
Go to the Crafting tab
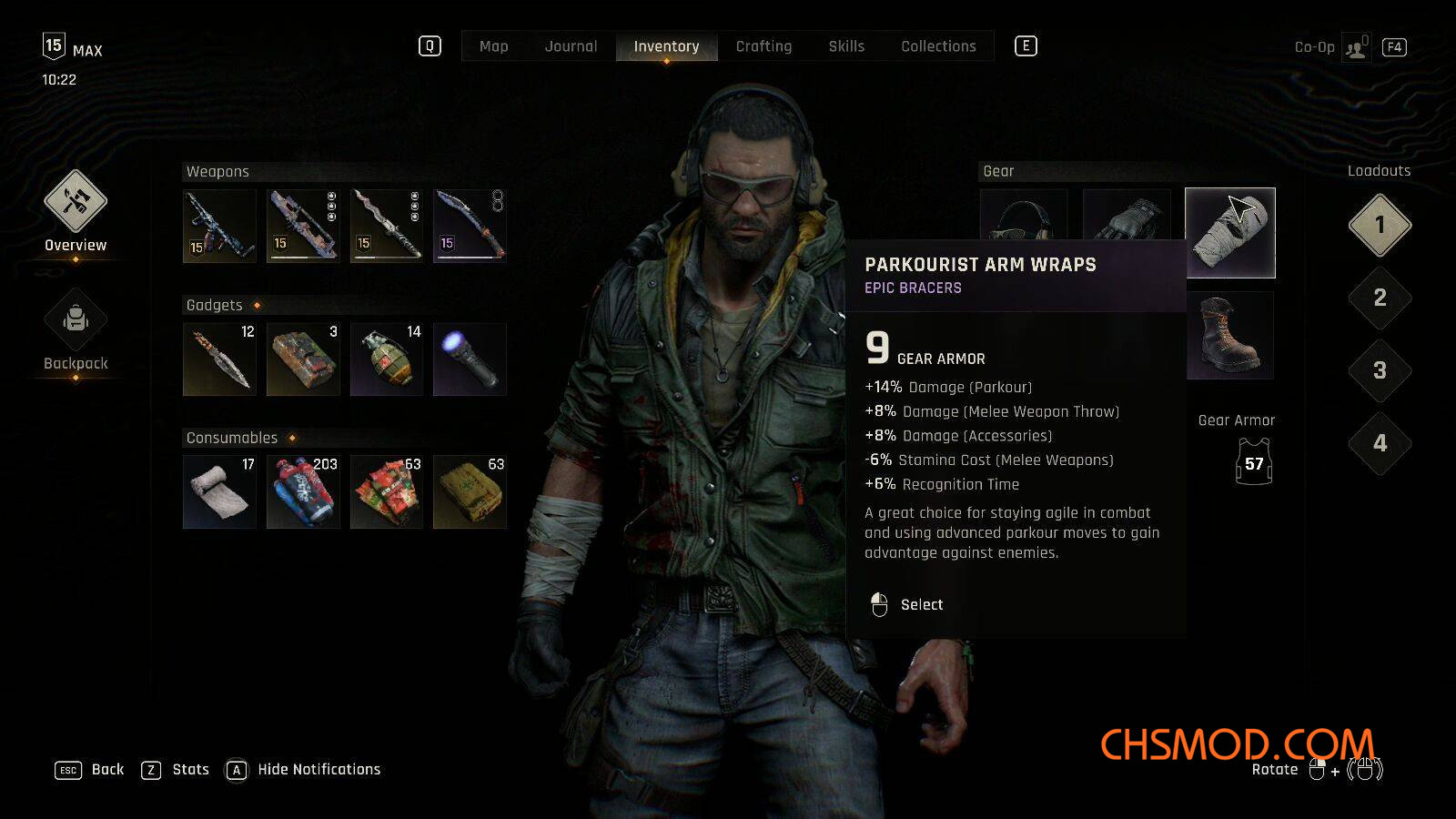pyautogui.click(x=763, y=46)
